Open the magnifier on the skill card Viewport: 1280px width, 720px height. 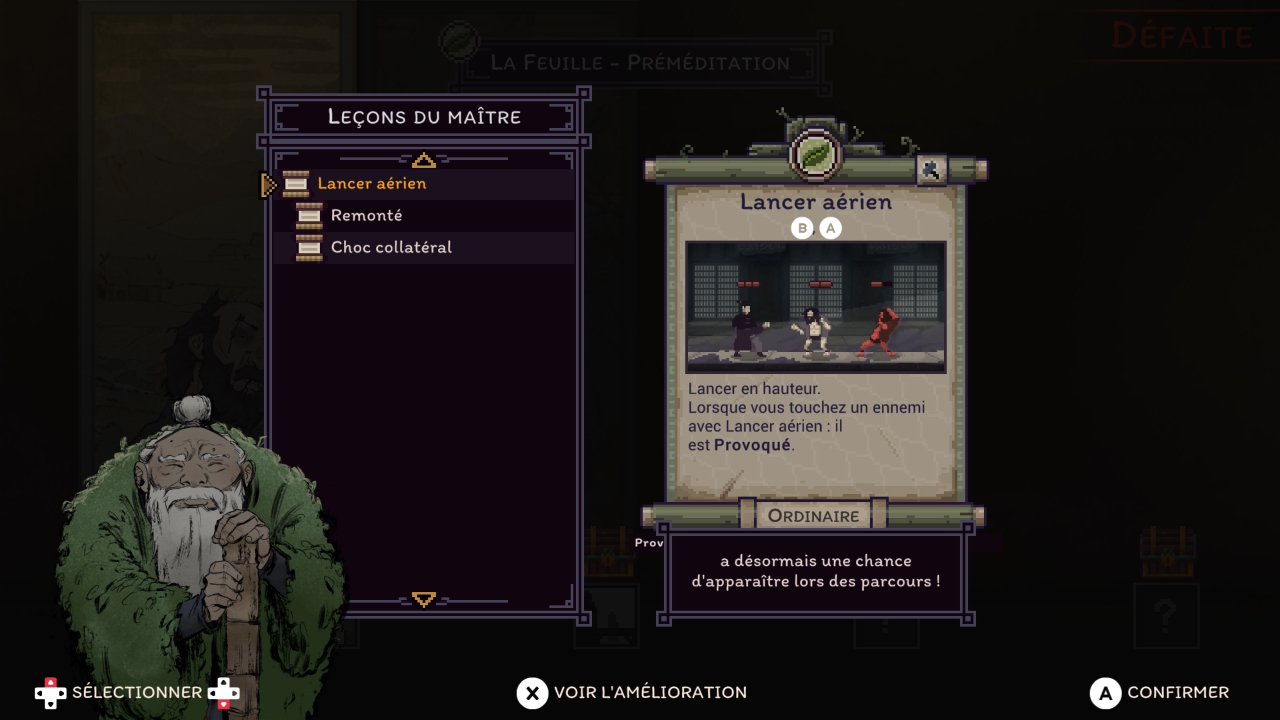click(931, 170)
